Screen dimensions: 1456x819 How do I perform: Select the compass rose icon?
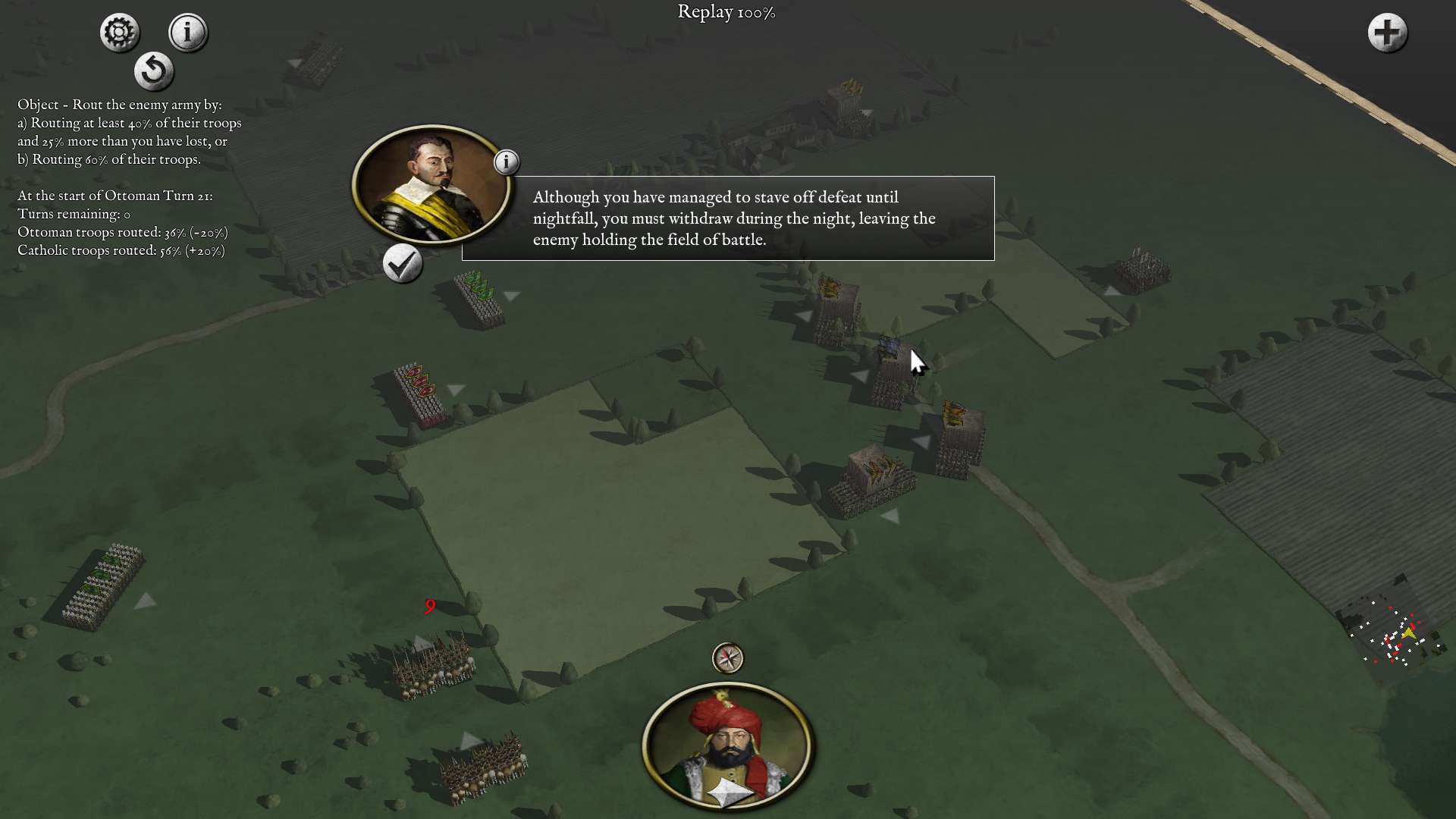[x=728, y=658]
